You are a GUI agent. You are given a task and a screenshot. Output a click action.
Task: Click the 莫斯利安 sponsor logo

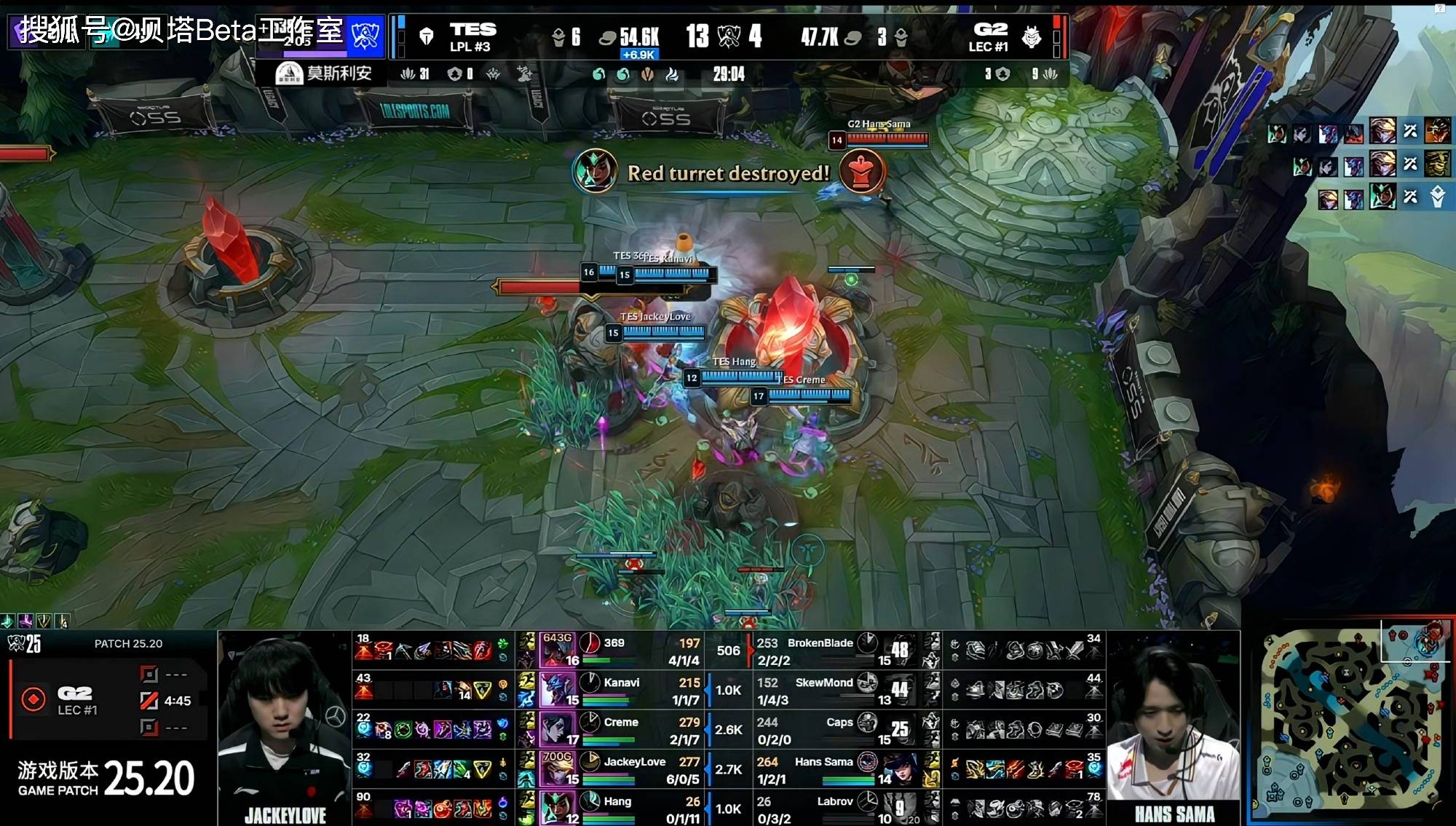(324, 74)
